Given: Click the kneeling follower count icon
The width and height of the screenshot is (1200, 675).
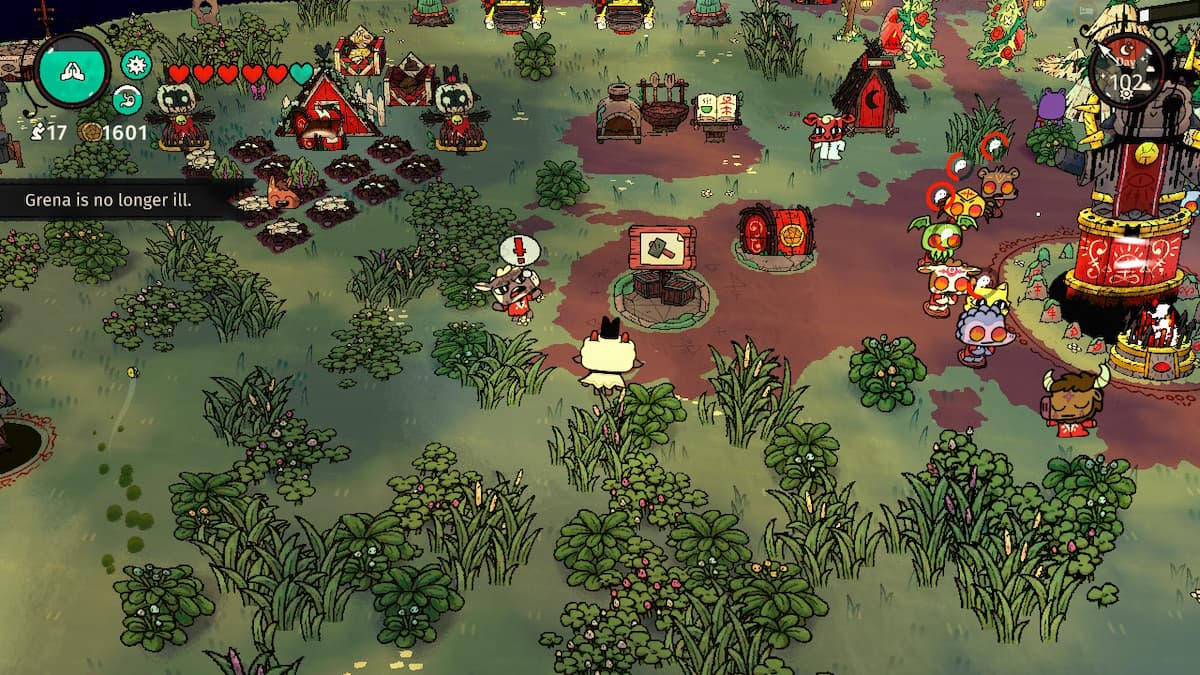Looking at the screenshot, I should click(x=40, y=132).
